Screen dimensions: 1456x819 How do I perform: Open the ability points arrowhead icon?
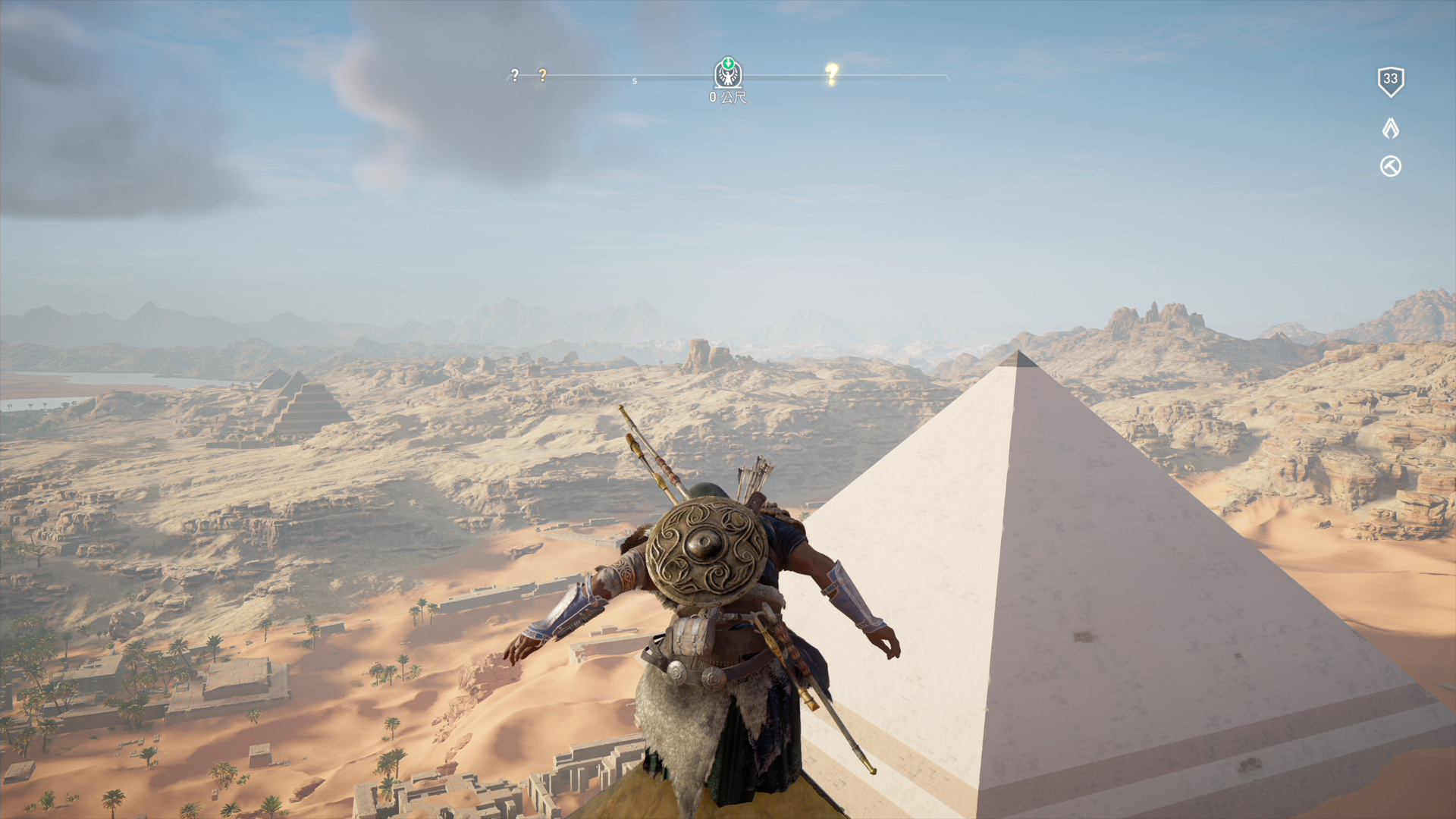click(1390, 128)
